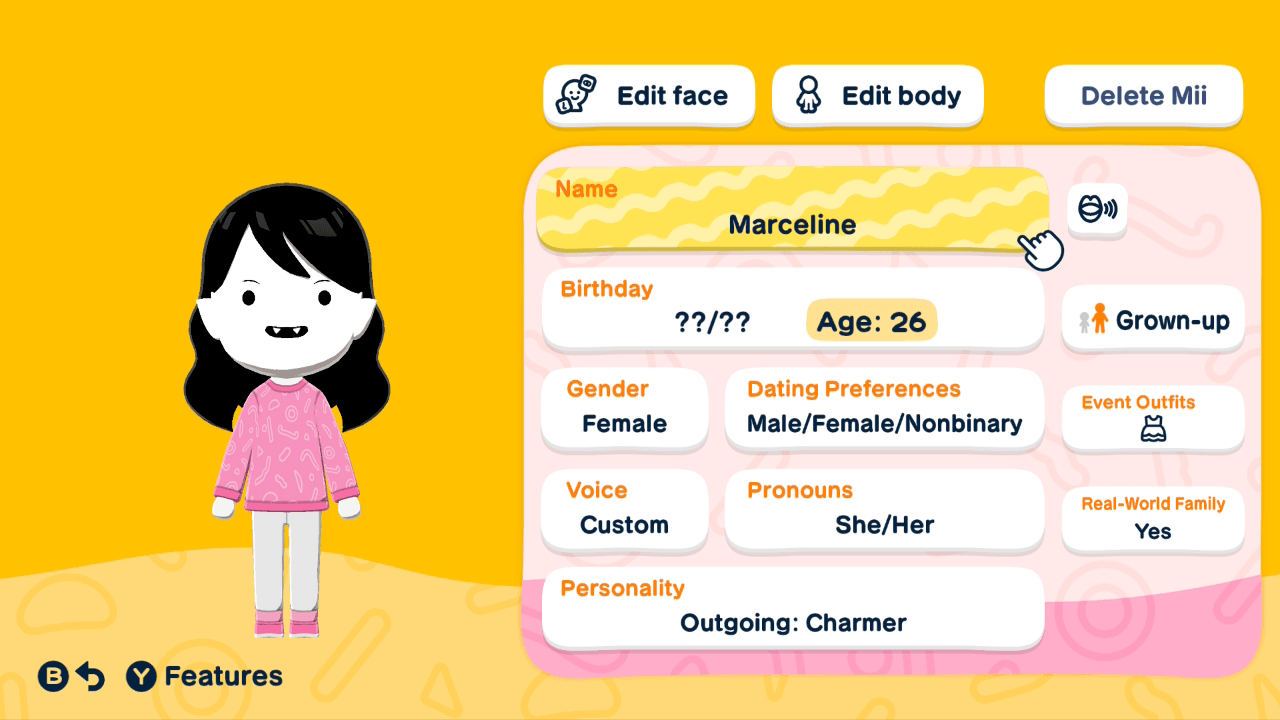Click the Y Features icon

click(141, 676)
